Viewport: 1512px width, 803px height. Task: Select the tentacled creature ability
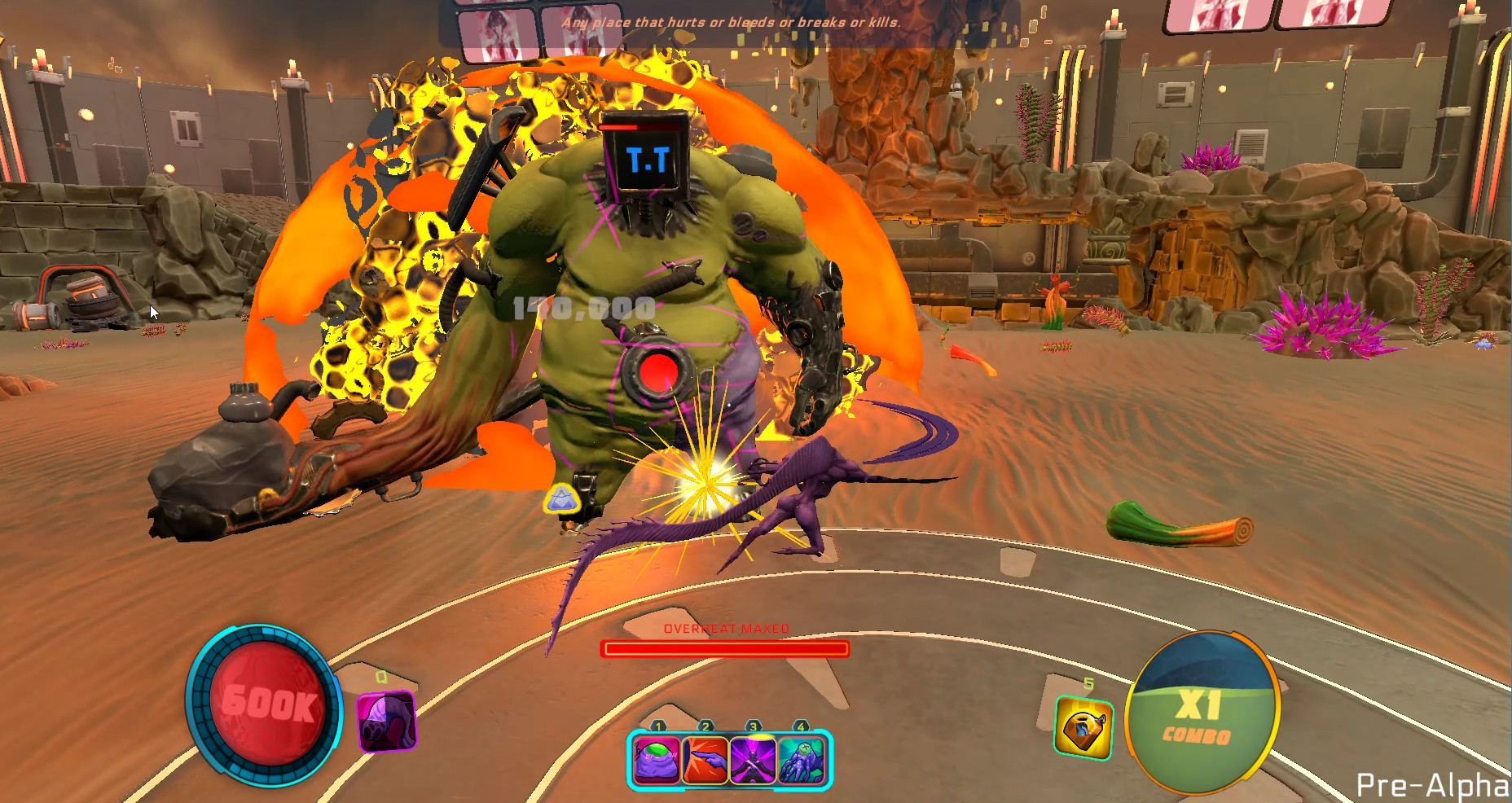click(802, 759)
